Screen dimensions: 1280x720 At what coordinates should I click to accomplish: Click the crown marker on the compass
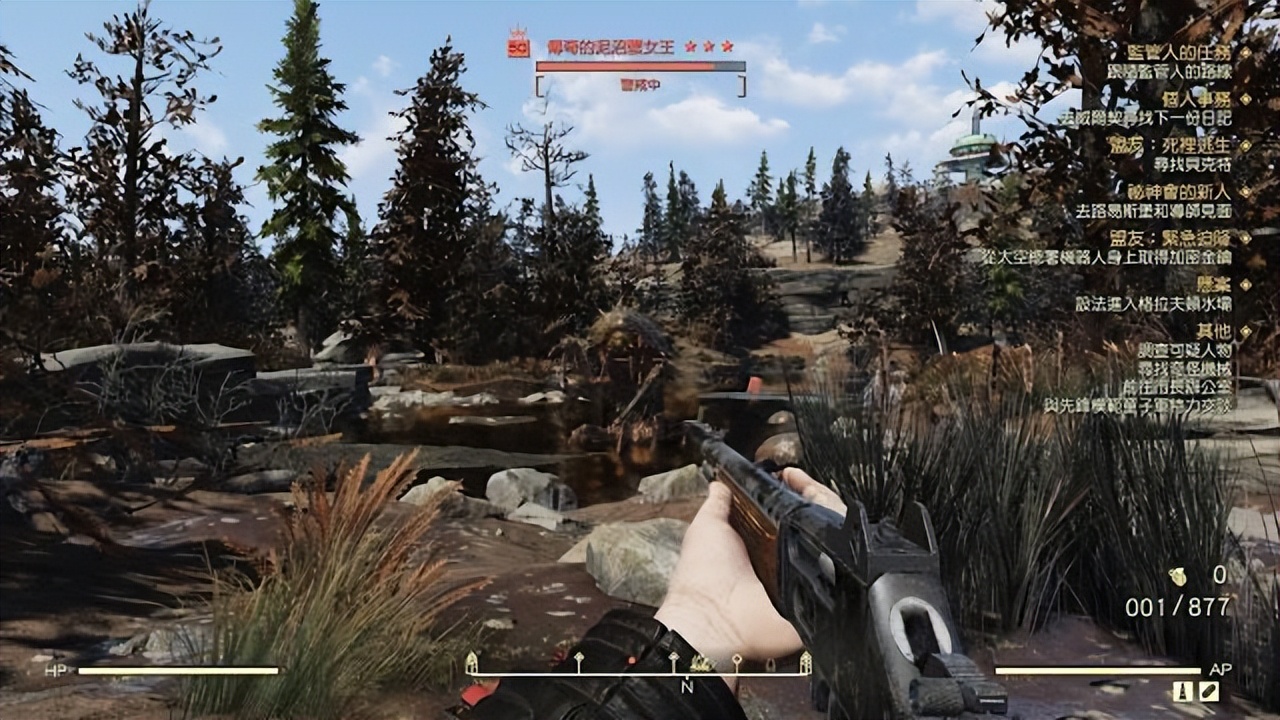point(702,663)
